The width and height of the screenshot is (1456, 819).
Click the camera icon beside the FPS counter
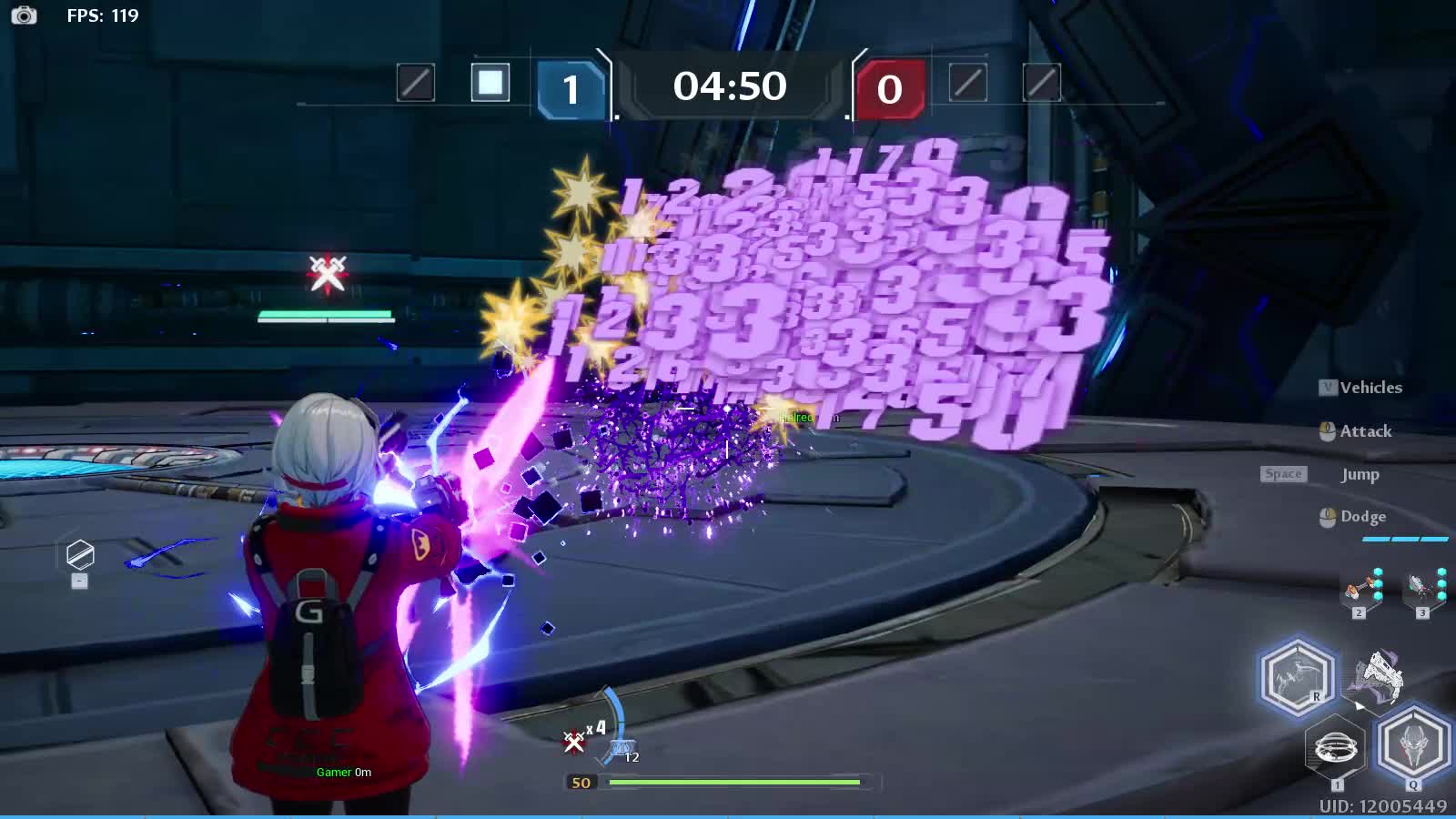click(24, 15)
